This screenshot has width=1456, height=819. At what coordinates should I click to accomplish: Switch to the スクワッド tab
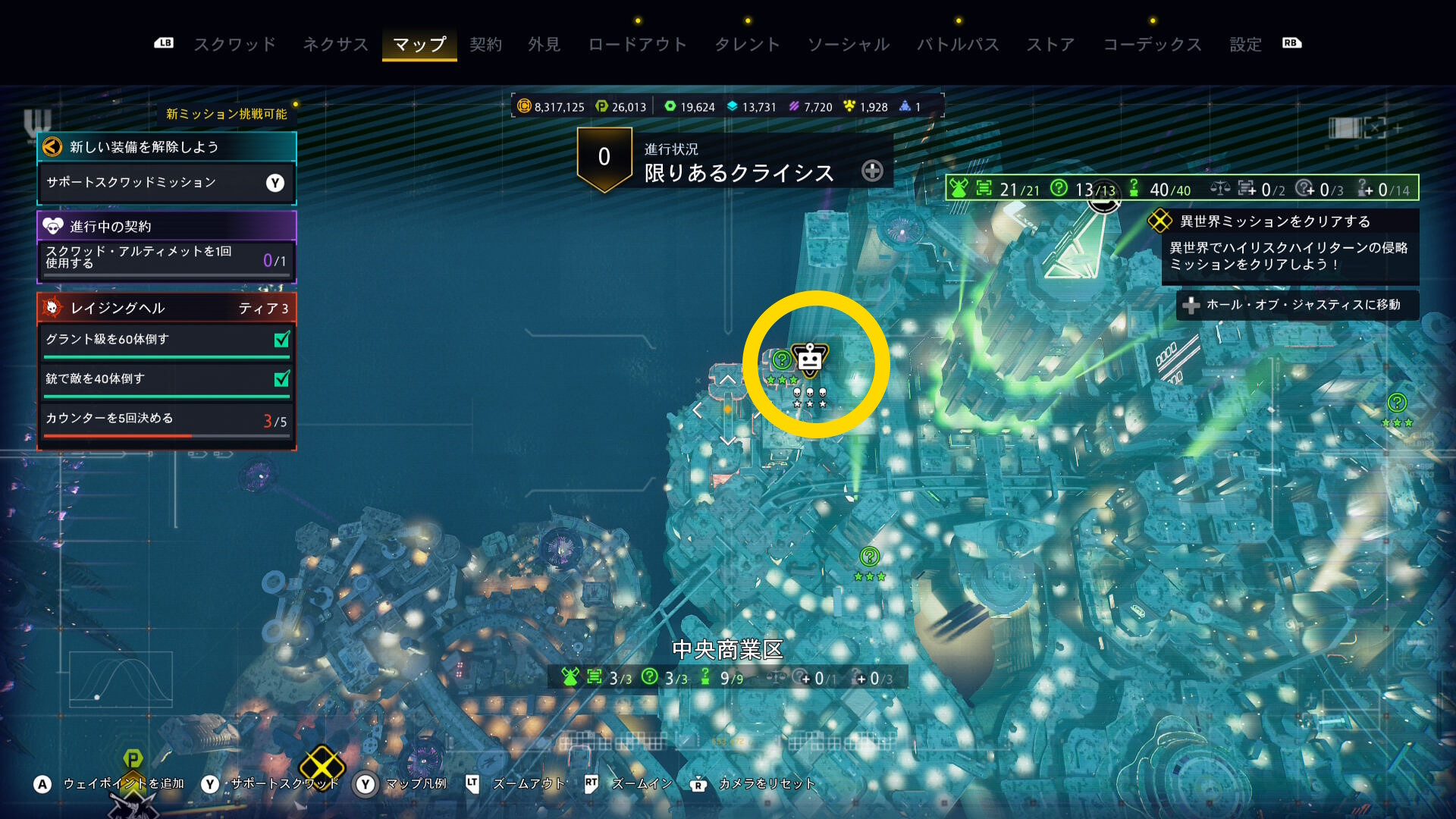(234, 44)
